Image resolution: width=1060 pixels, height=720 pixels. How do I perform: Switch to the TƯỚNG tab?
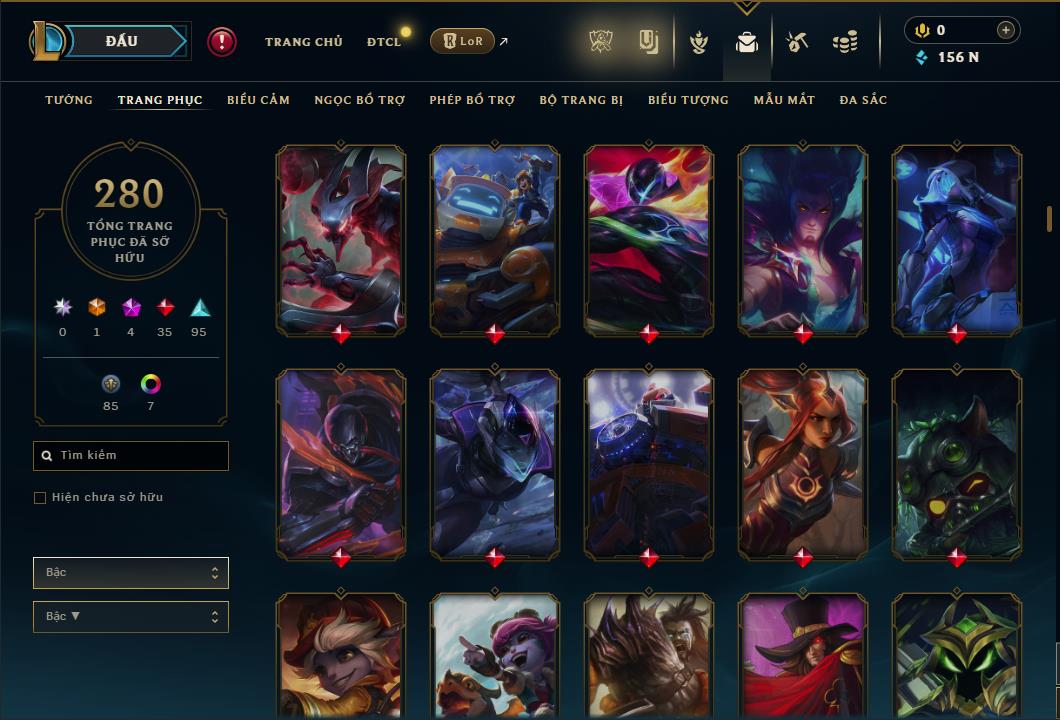pyautogui.click(x=69, y=100)
